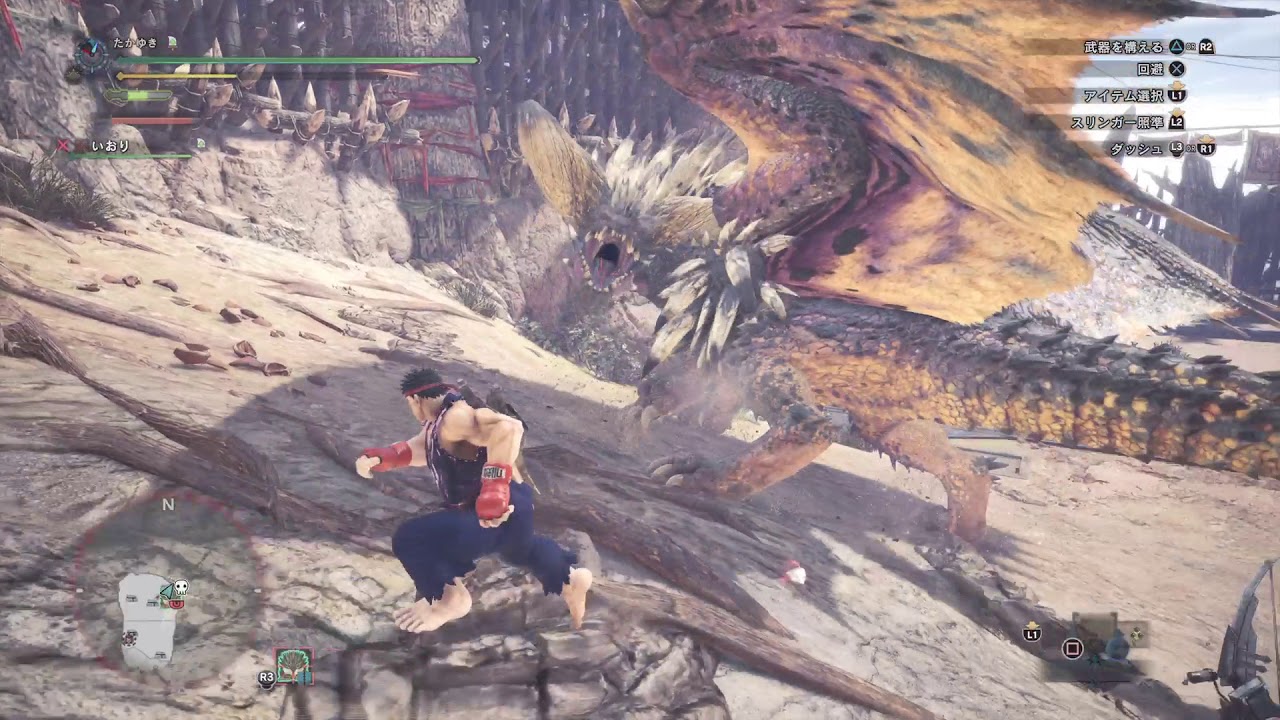Screen dimensions: 1280x720
Task: Click the R1 dash button label
Action: point(1208,148)
